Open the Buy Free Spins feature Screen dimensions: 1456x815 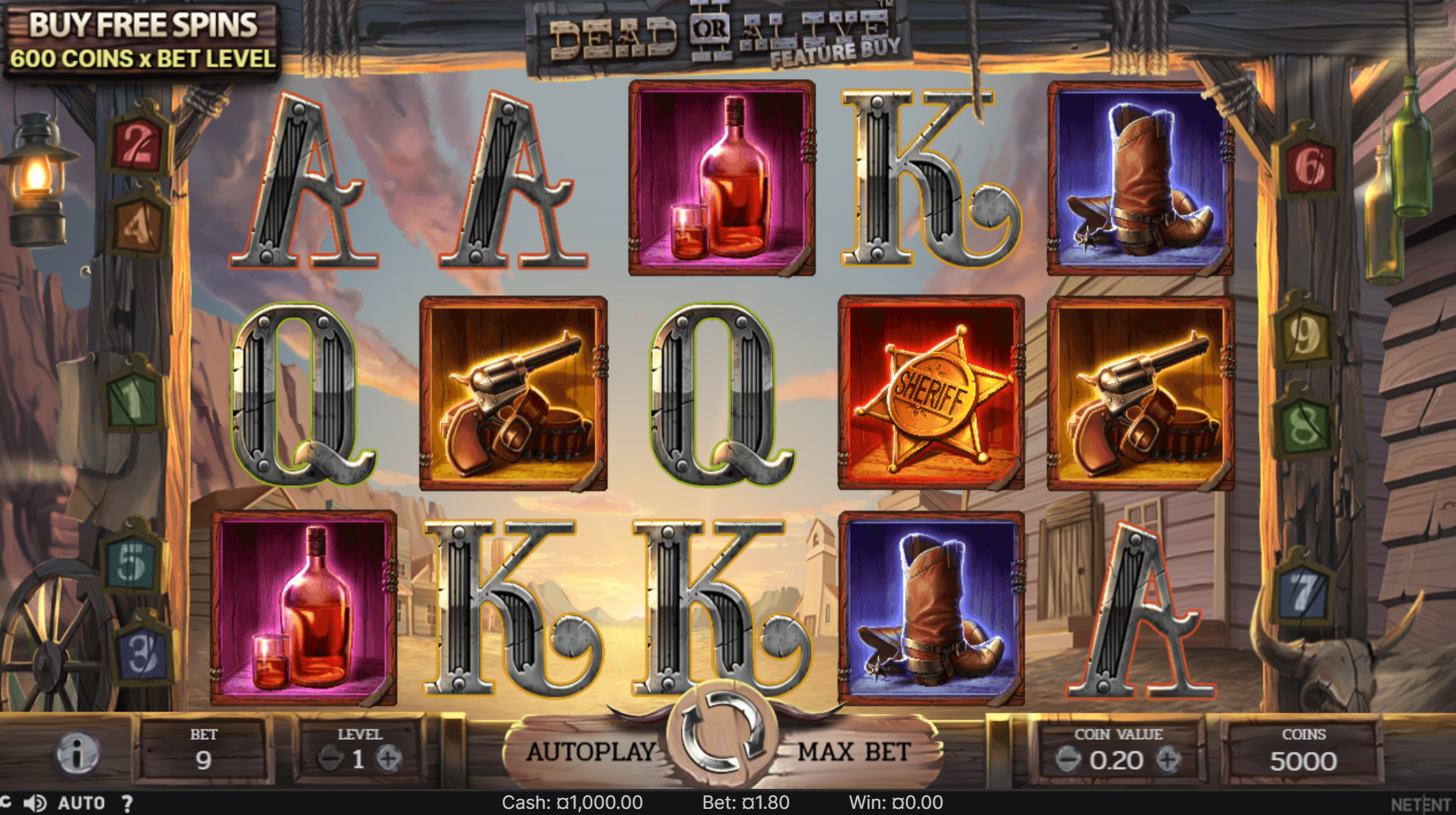pos(143,41)
